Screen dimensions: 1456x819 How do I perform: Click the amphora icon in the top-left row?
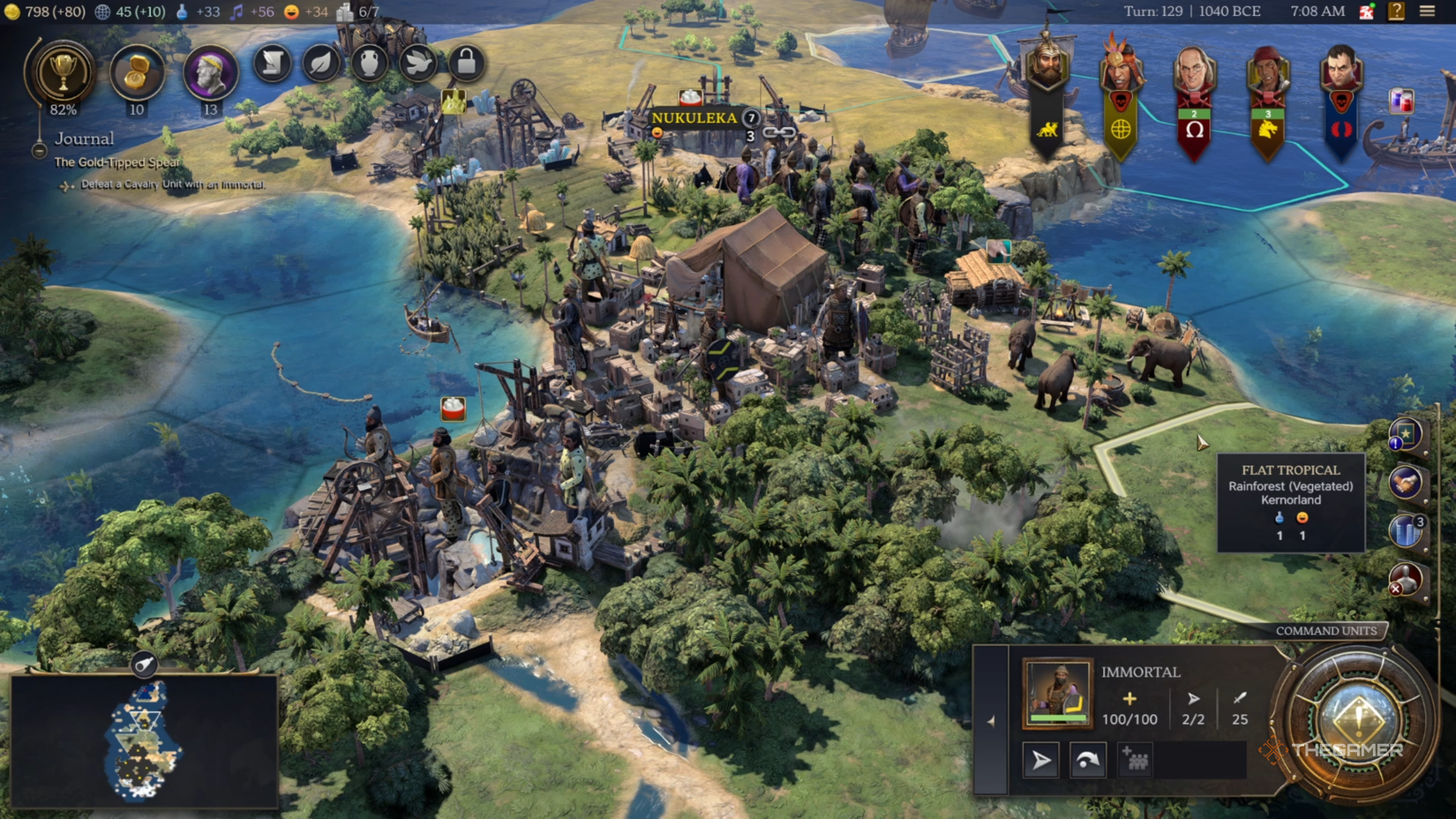tap(369, 63)
